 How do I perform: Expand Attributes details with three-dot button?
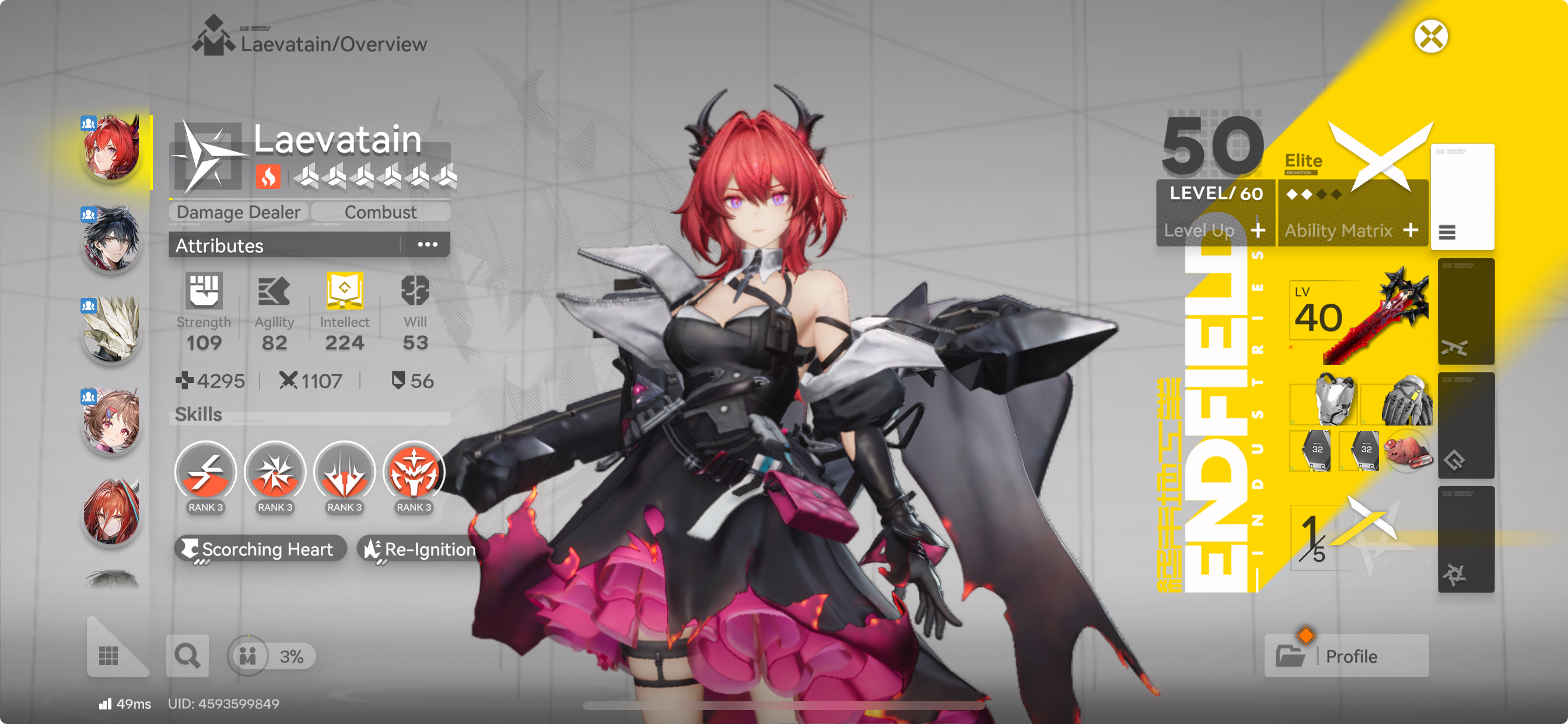click(428, 245)
